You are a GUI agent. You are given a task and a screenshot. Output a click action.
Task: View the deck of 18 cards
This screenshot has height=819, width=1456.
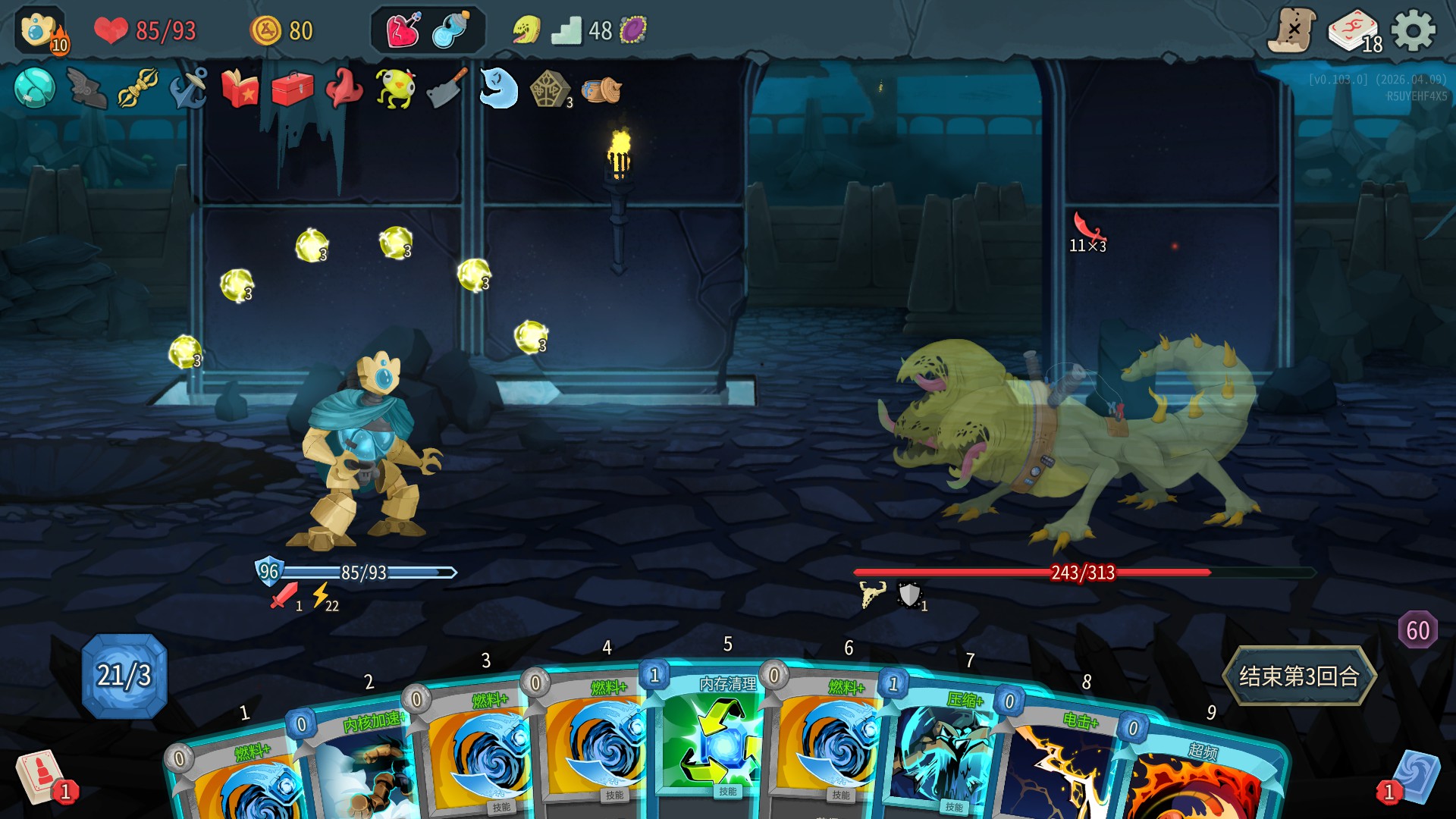pyautogui.click(x=1355, y=32)
